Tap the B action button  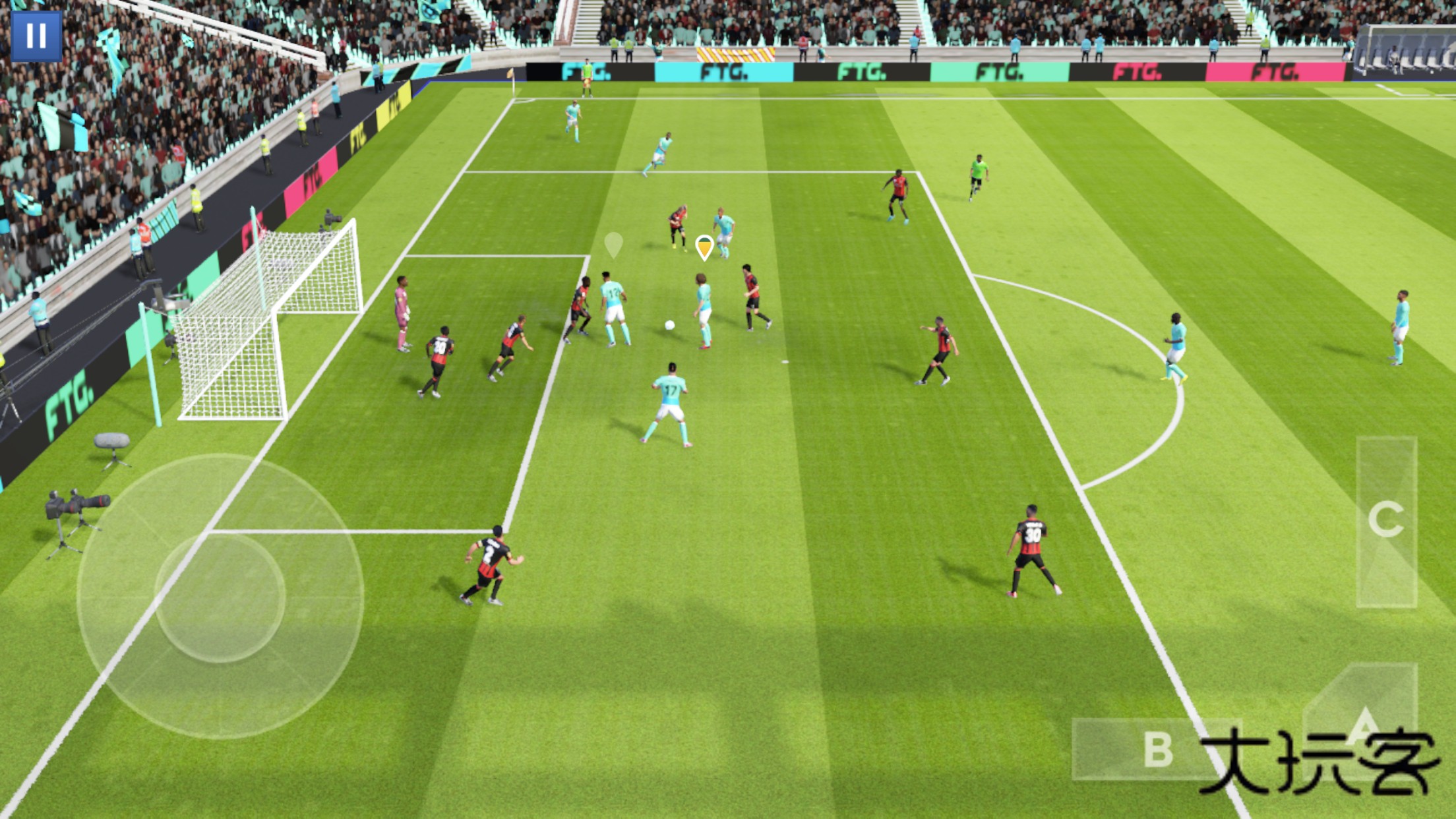click(x=1157, y=749)
